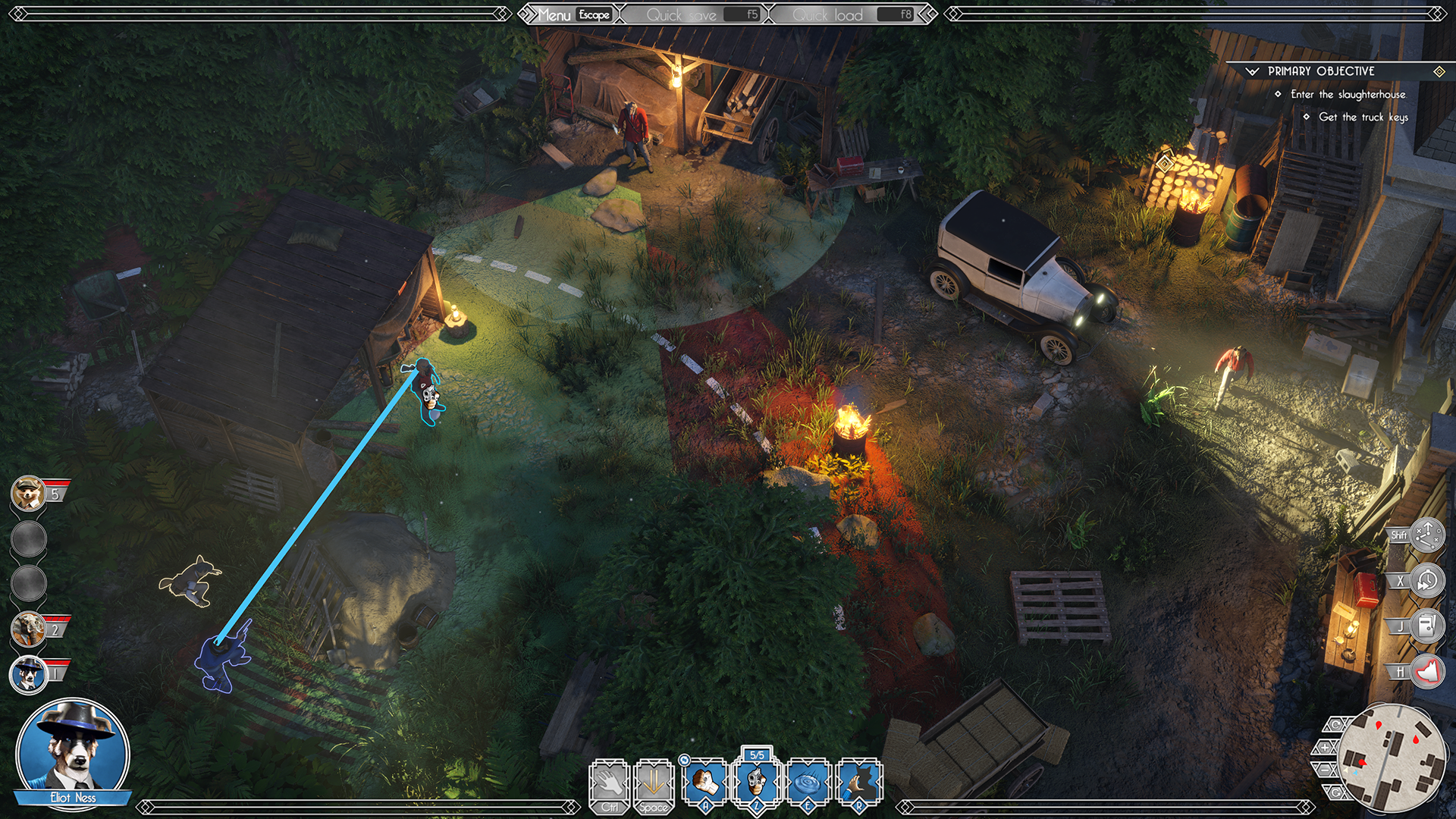Screen dimensions: 1456x819
Task: Toggle the fast-forward clock button
Action: (1427, 581)
